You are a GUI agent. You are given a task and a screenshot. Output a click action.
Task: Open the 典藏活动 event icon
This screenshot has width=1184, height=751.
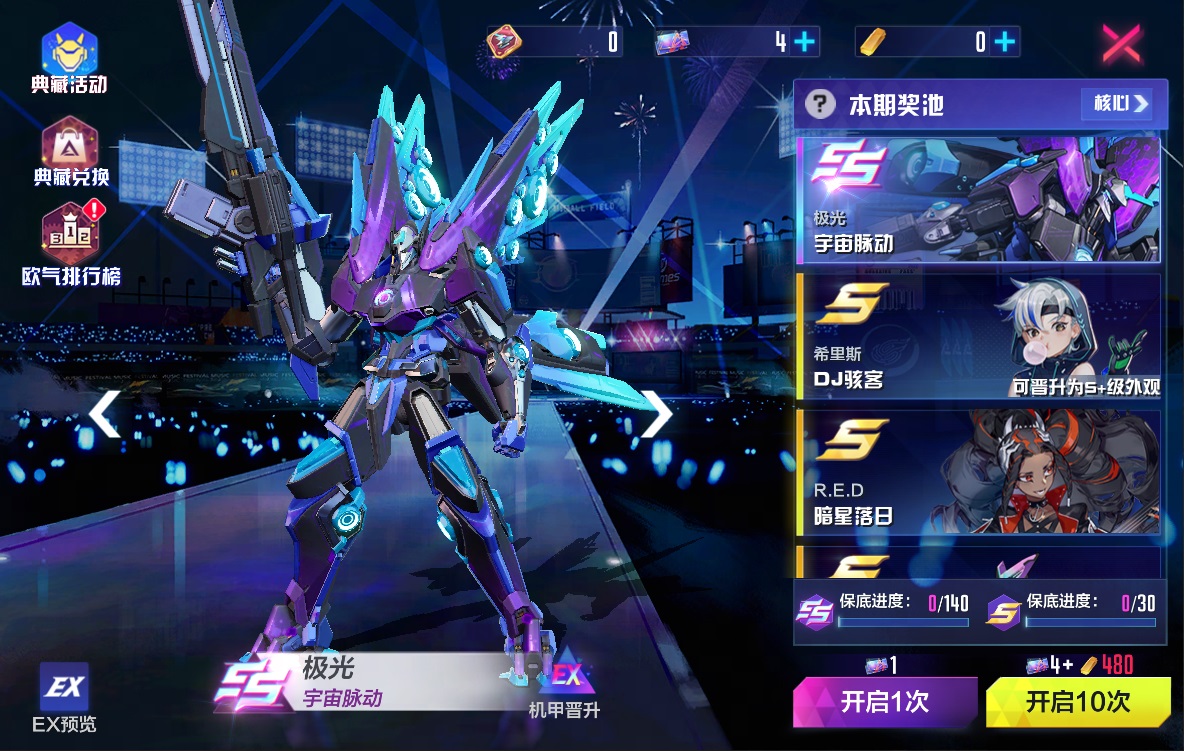click(x=68, y=58)
